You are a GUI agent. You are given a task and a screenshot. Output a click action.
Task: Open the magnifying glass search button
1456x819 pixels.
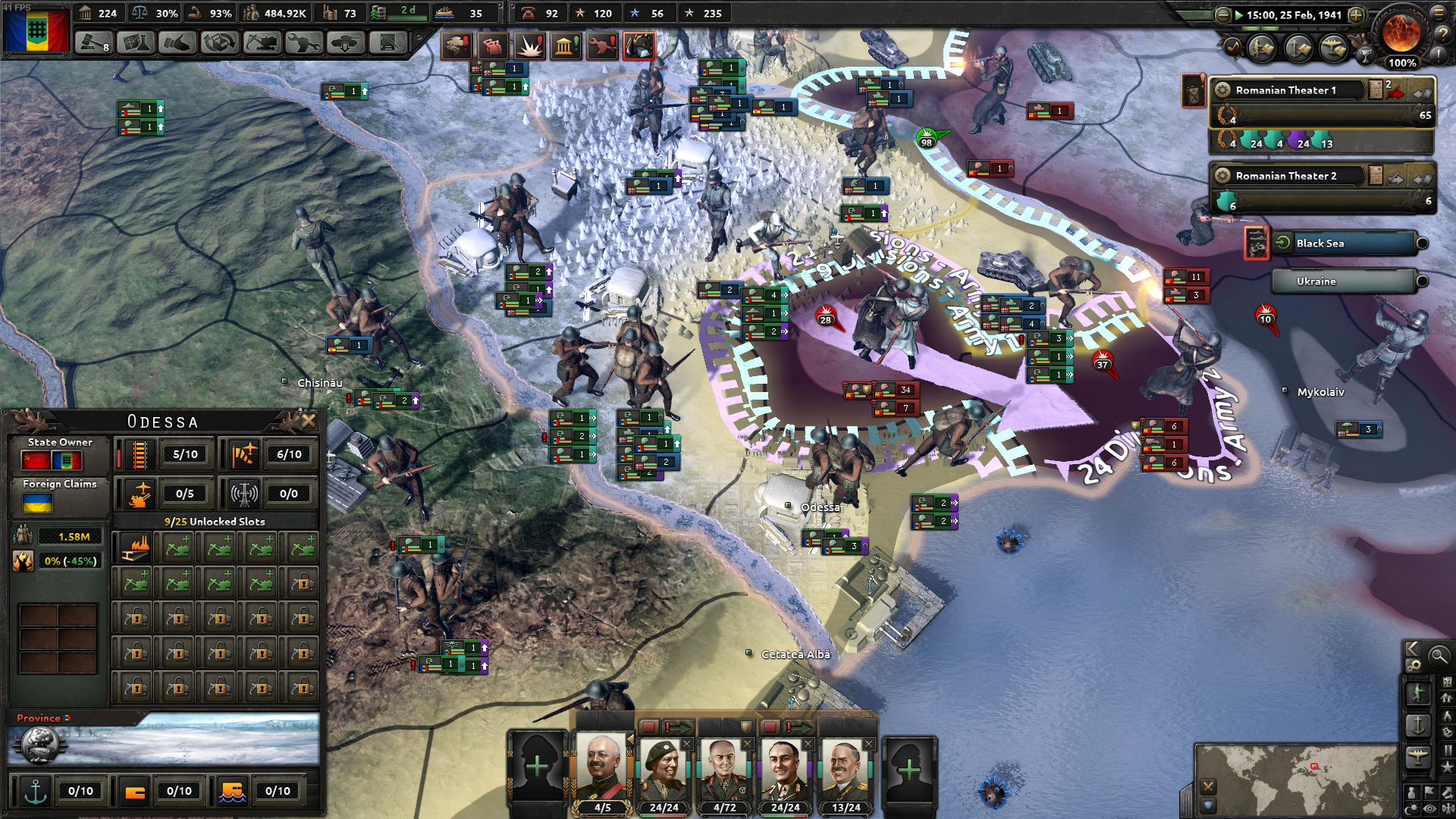click(x=1438, y=655)
